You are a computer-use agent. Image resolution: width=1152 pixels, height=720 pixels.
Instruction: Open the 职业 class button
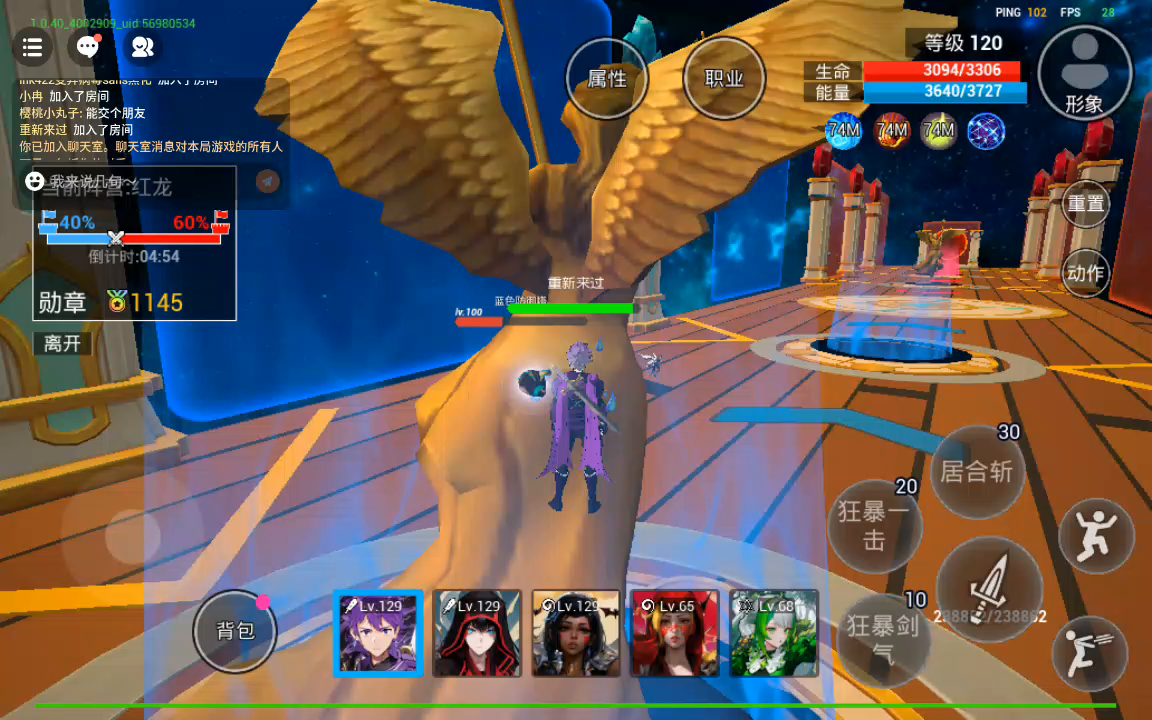[724, 79]
